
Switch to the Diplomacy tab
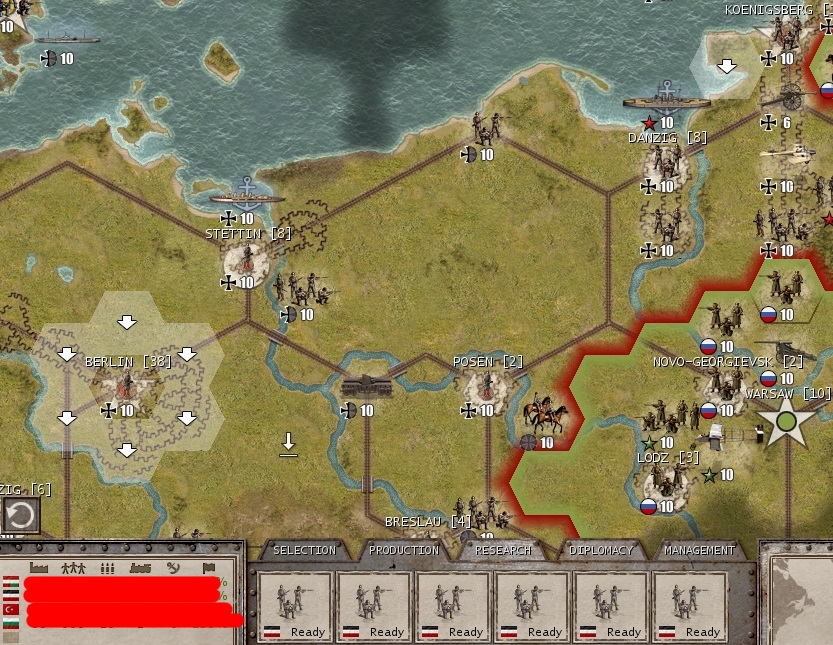click(x=601, y=550)
